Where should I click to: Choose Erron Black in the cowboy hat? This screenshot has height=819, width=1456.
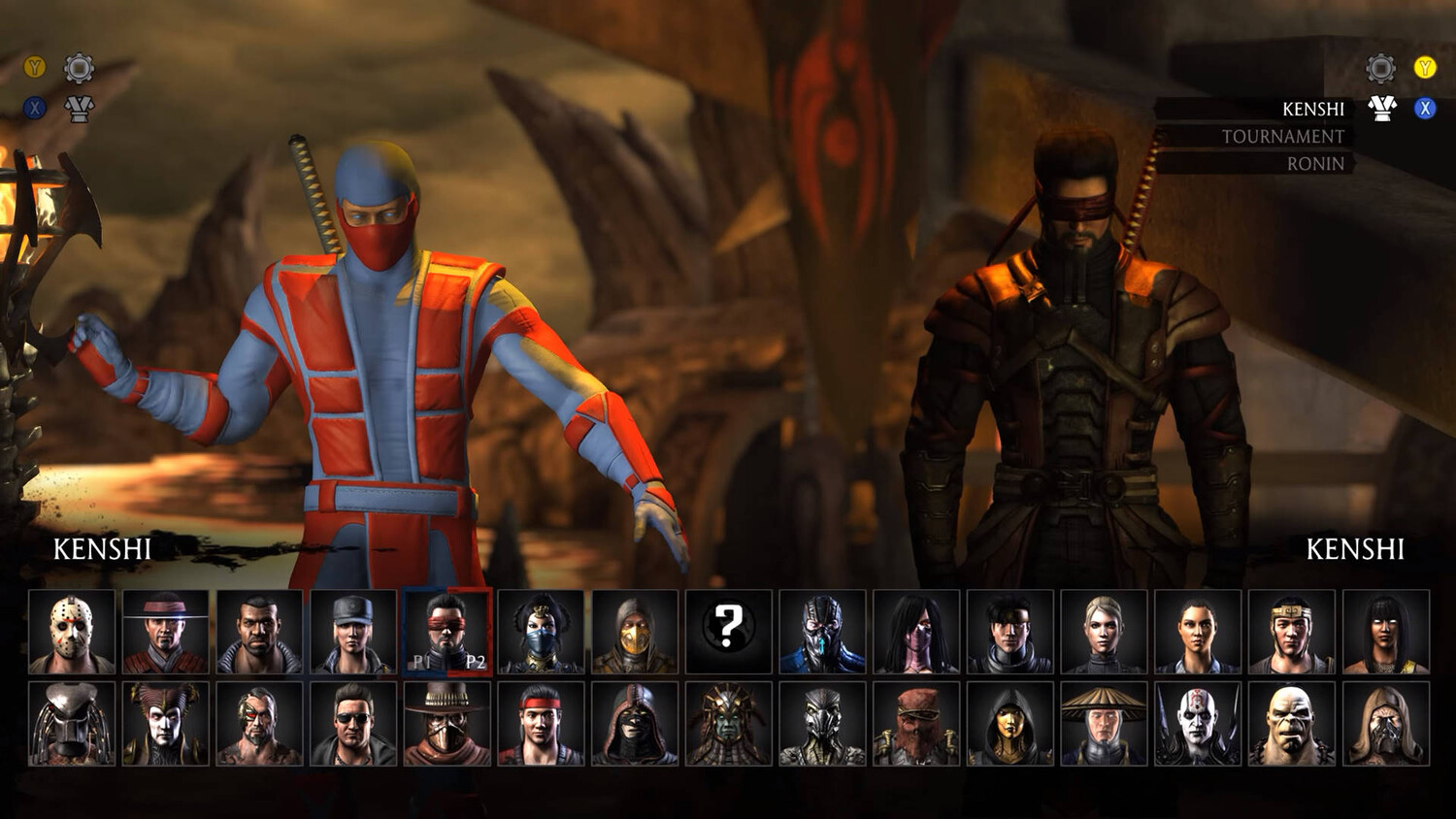point(447,724)
